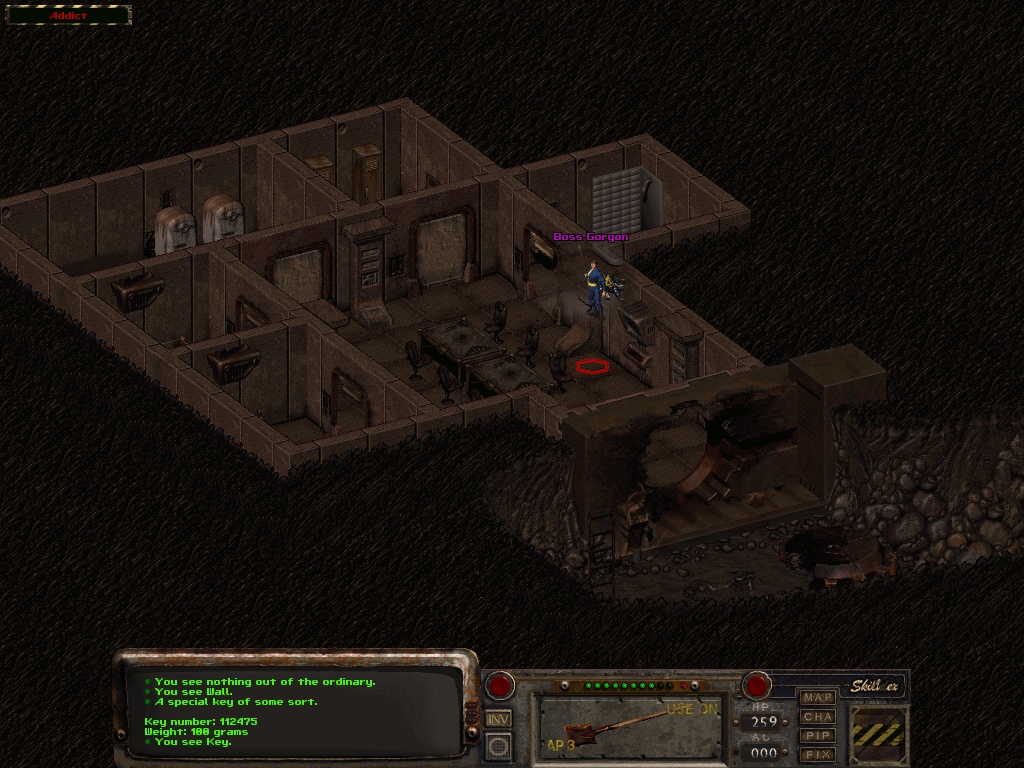1024x768 pixels.
Task: Open the CHA character sheet
Action: [x=818, y=716]
